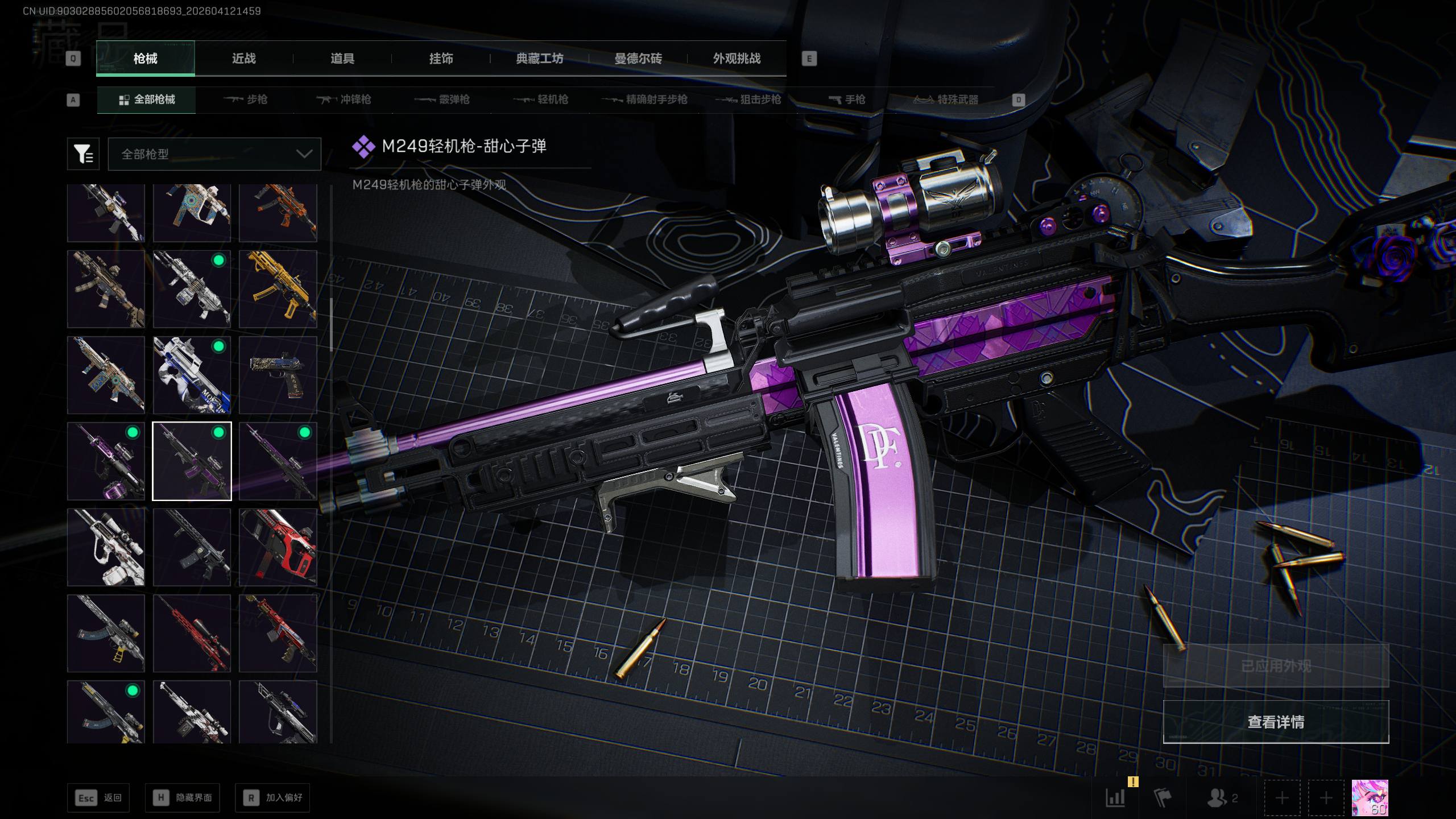Pick the blue and white P90 skin

pyautogui.click(x=192, y=375)
